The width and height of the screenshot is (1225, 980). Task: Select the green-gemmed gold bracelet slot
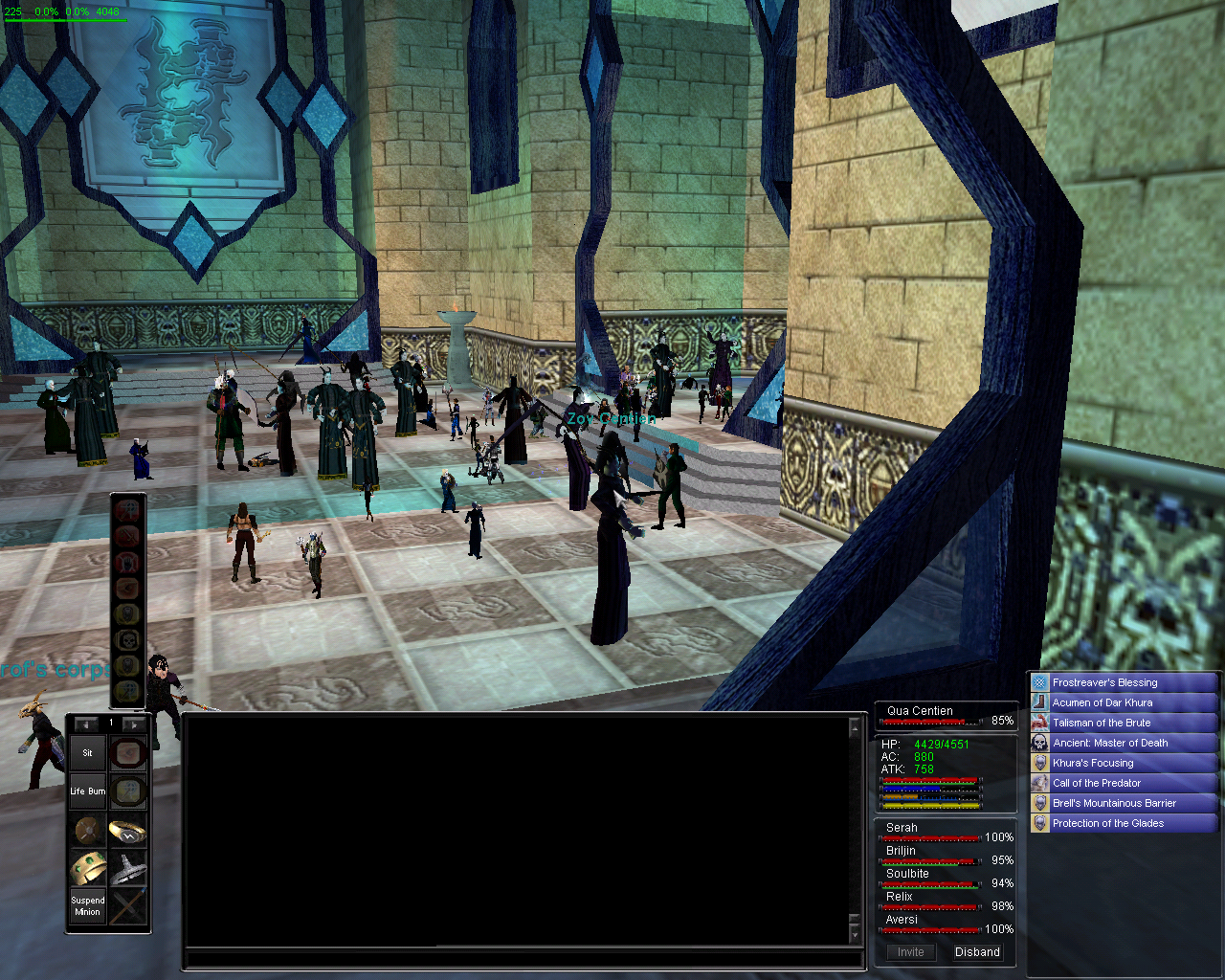(x=88, y=868)
